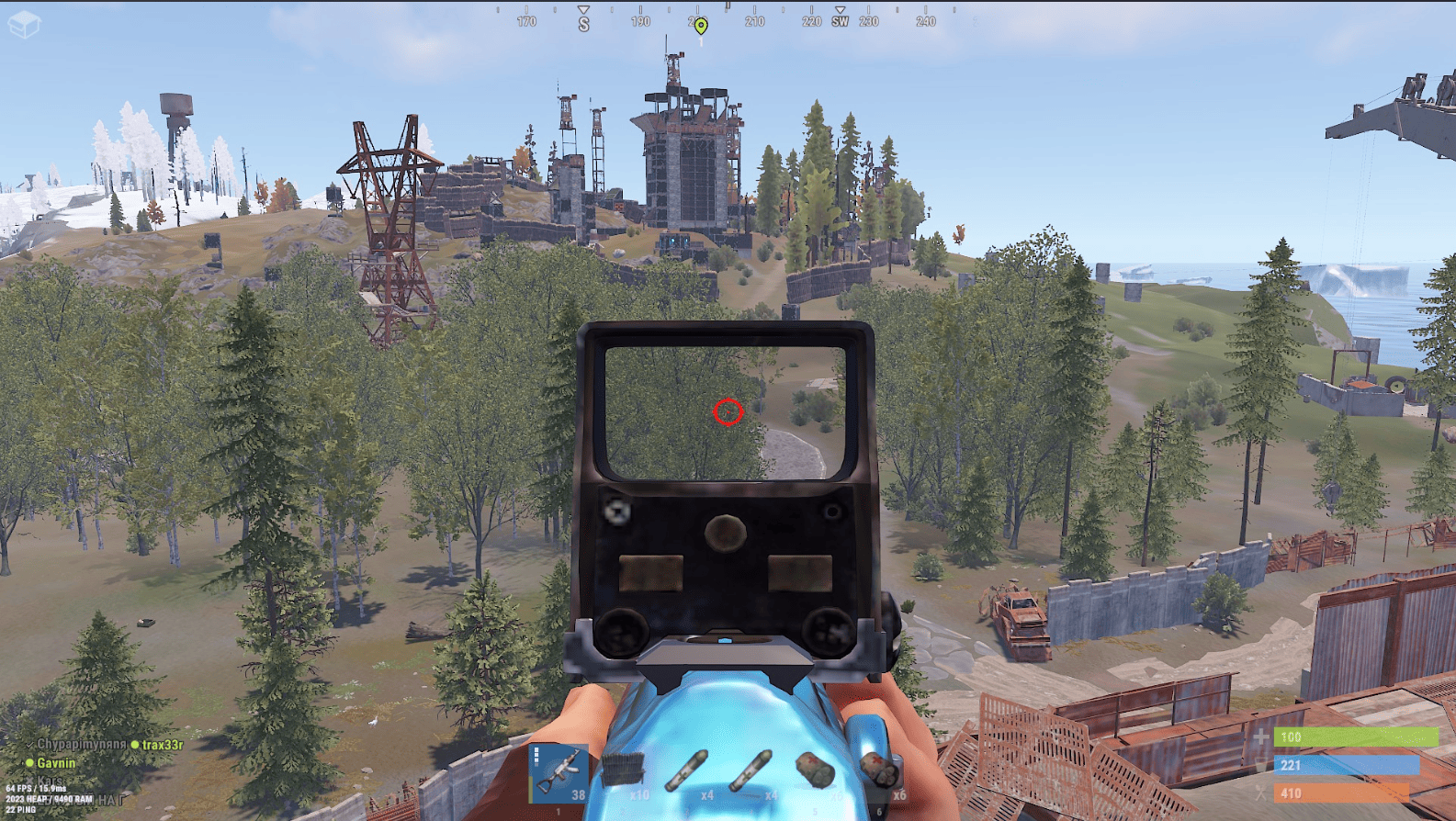Click the green map marker on the compass

701,26
